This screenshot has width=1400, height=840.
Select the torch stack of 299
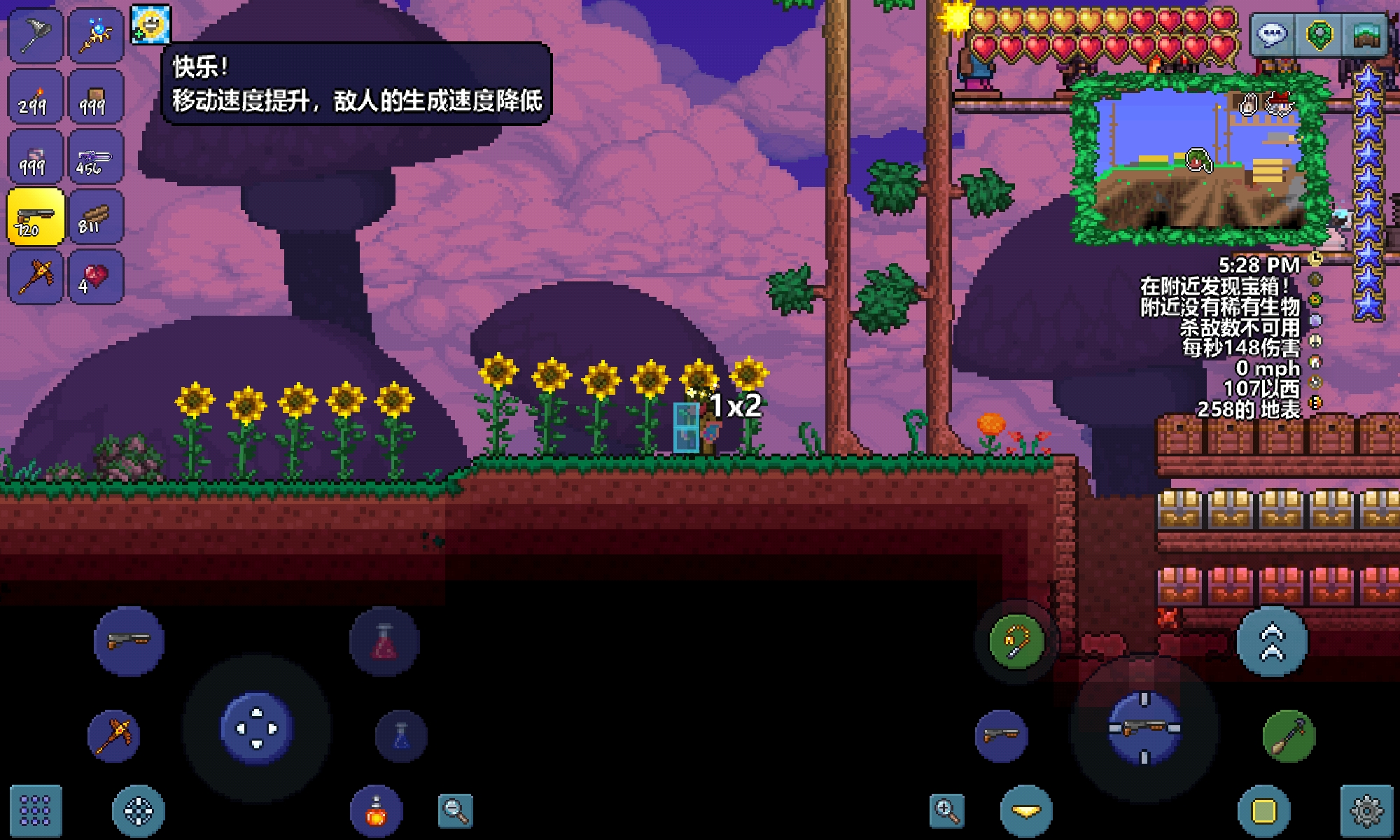35,97
